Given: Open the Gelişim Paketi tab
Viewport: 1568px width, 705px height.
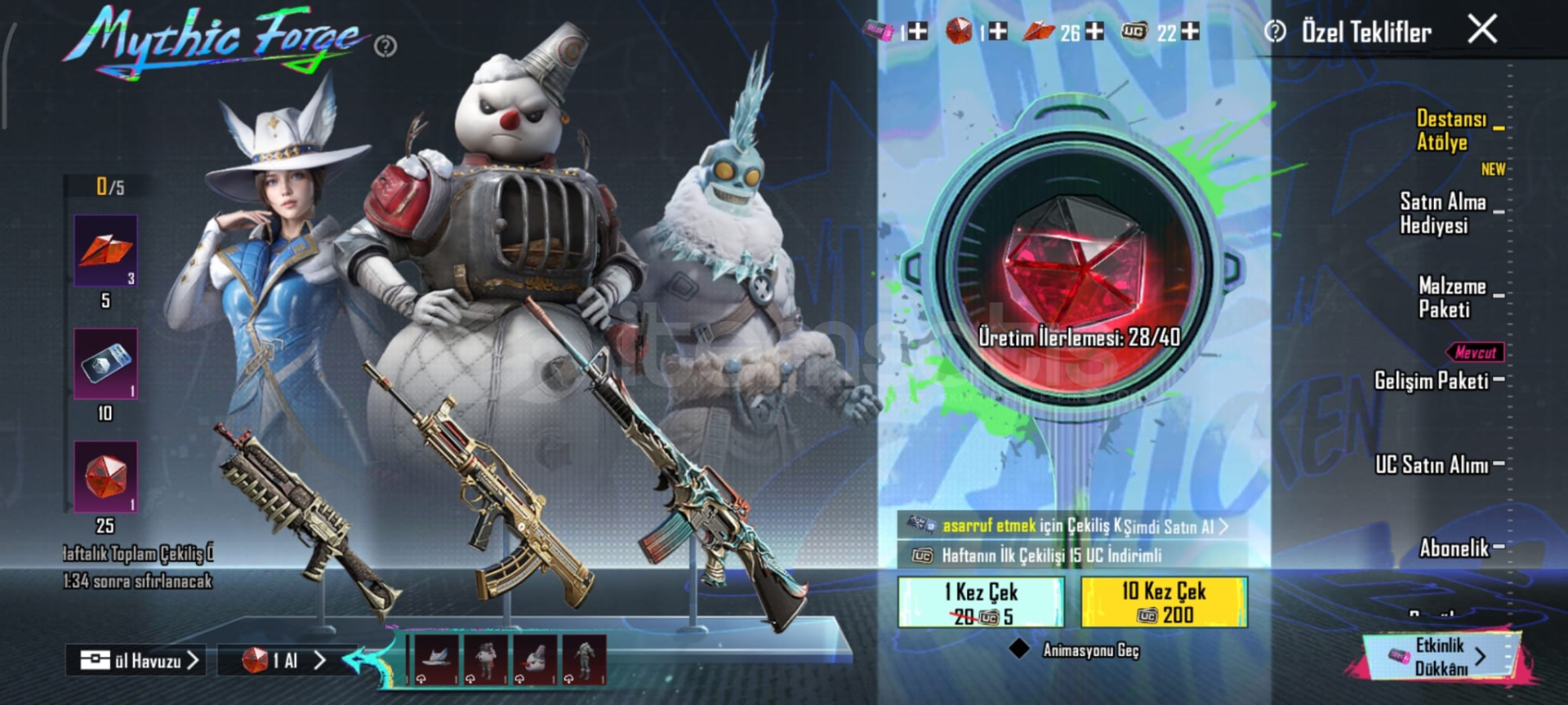Looking at the screenshot, I should (1432, 381).
